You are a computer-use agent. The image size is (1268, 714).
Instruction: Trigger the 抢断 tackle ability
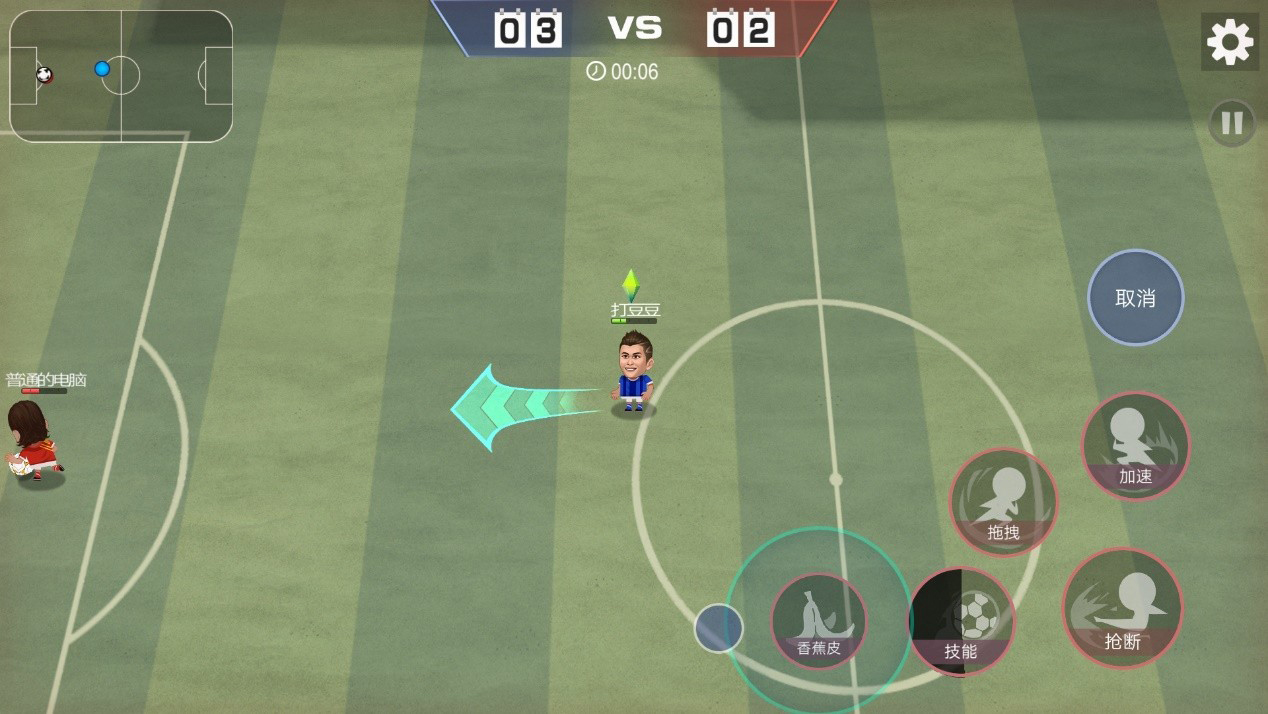coord(1122,608)
